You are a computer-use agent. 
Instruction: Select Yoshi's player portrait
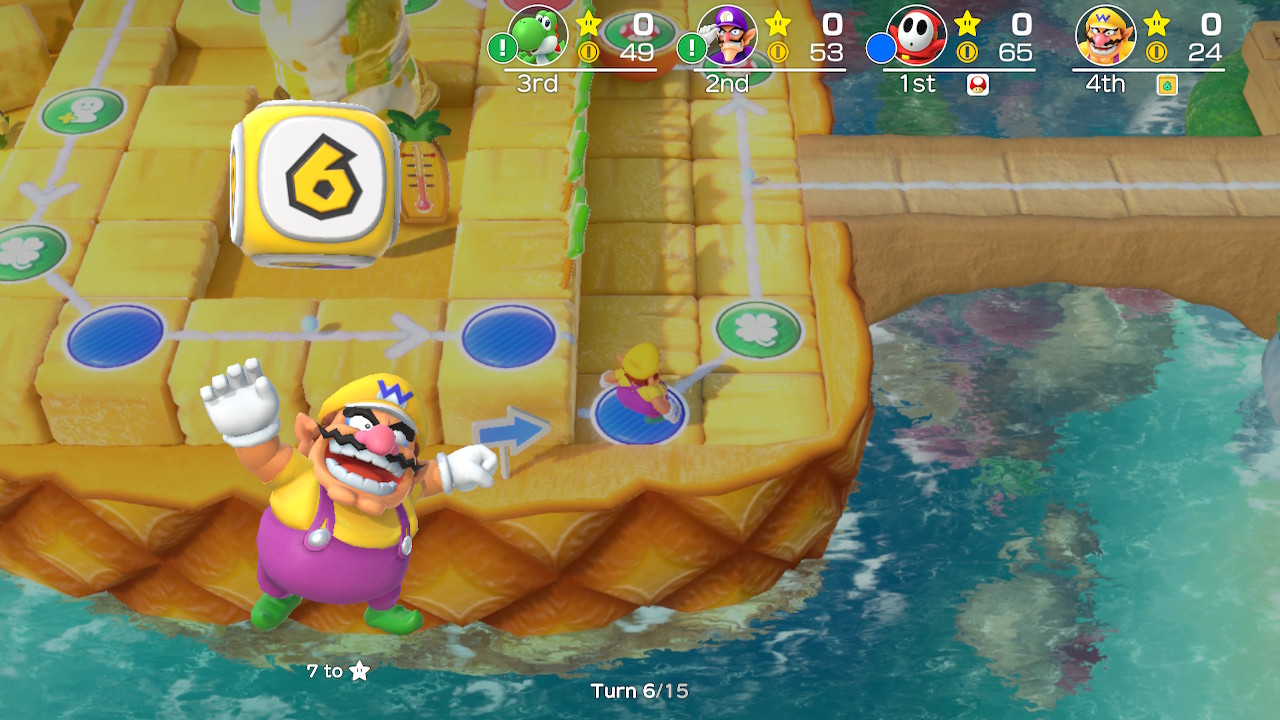(538, 36)
